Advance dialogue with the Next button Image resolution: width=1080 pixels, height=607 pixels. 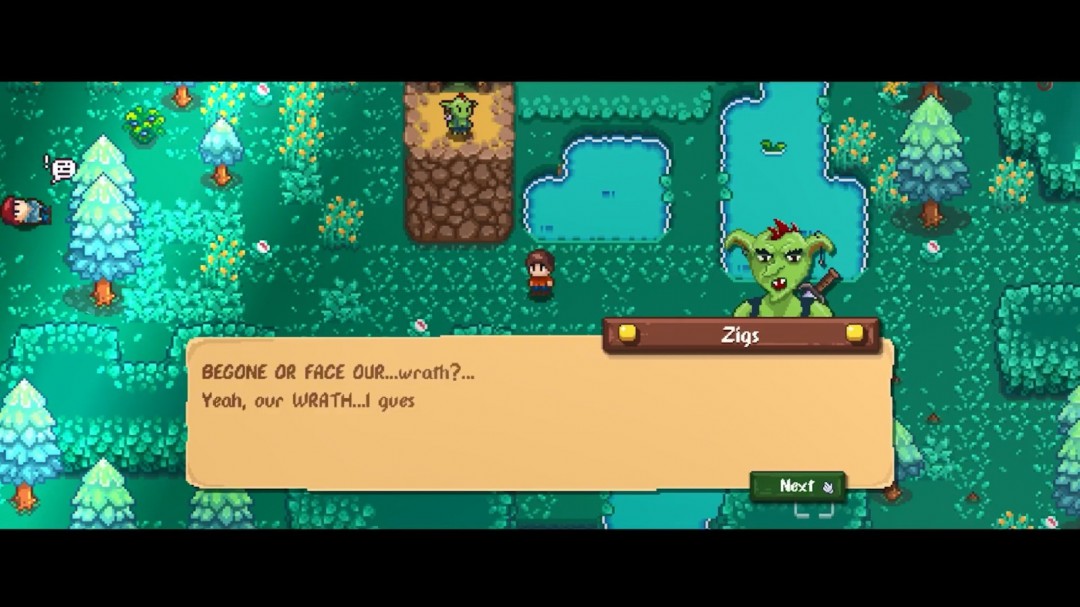pyautogui.click(x=797, y=486)
